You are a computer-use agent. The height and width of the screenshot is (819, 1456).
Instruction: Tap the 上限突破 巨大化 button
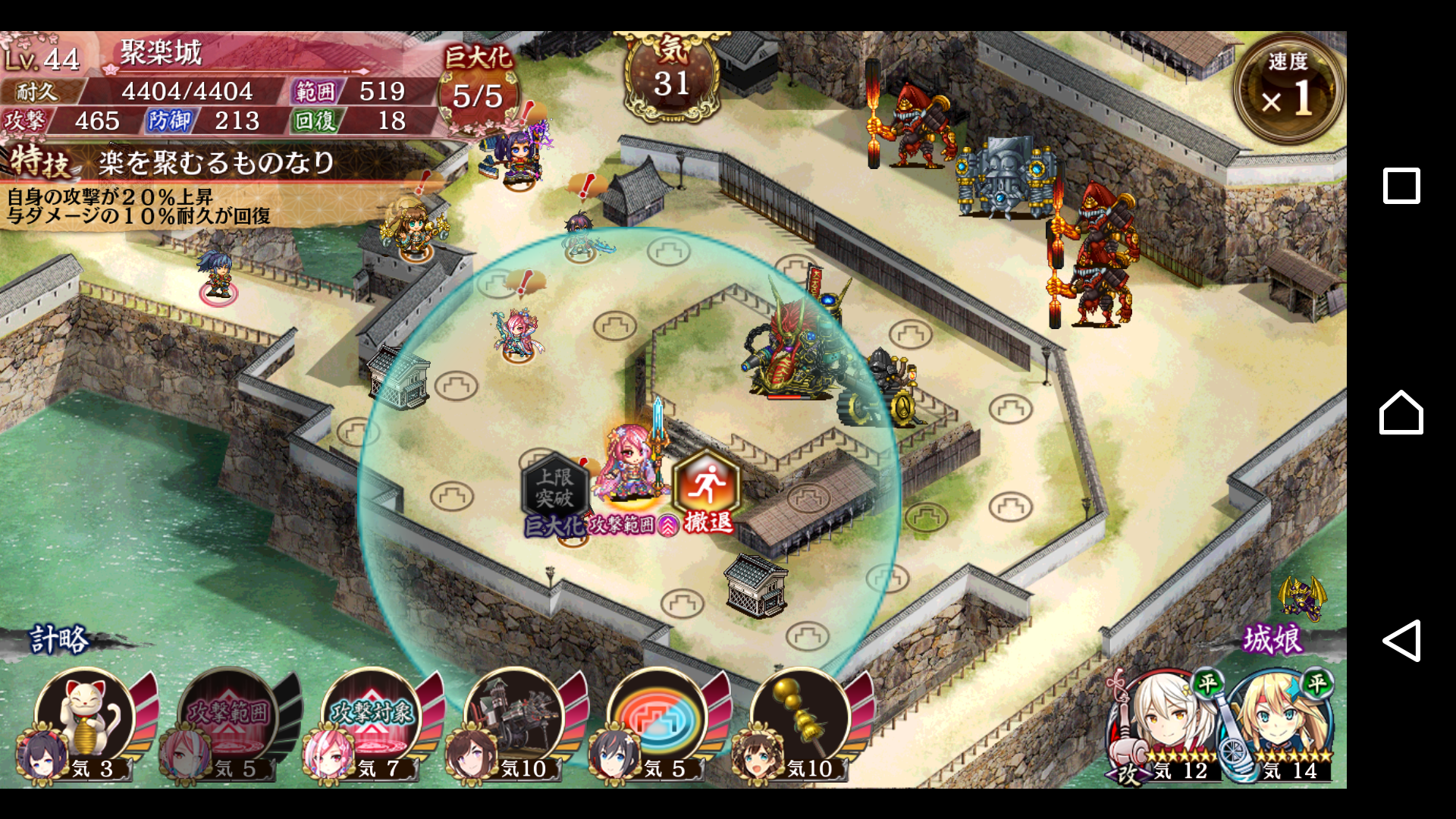point(555,493)
